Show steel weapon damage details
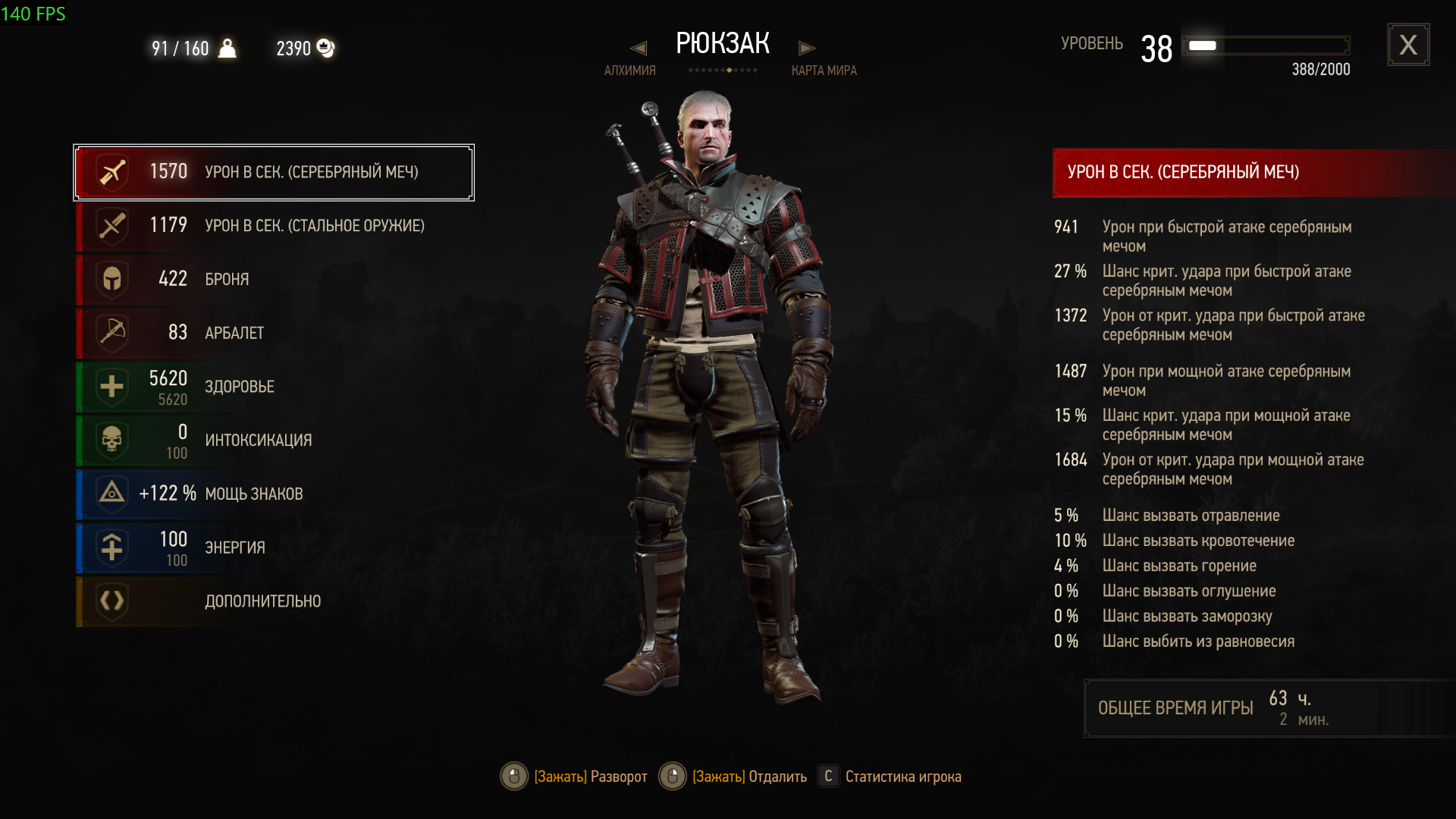Image resolution: width=1456 pixels, height=819 pixels. pyautogui.click(x=274, y=226)
